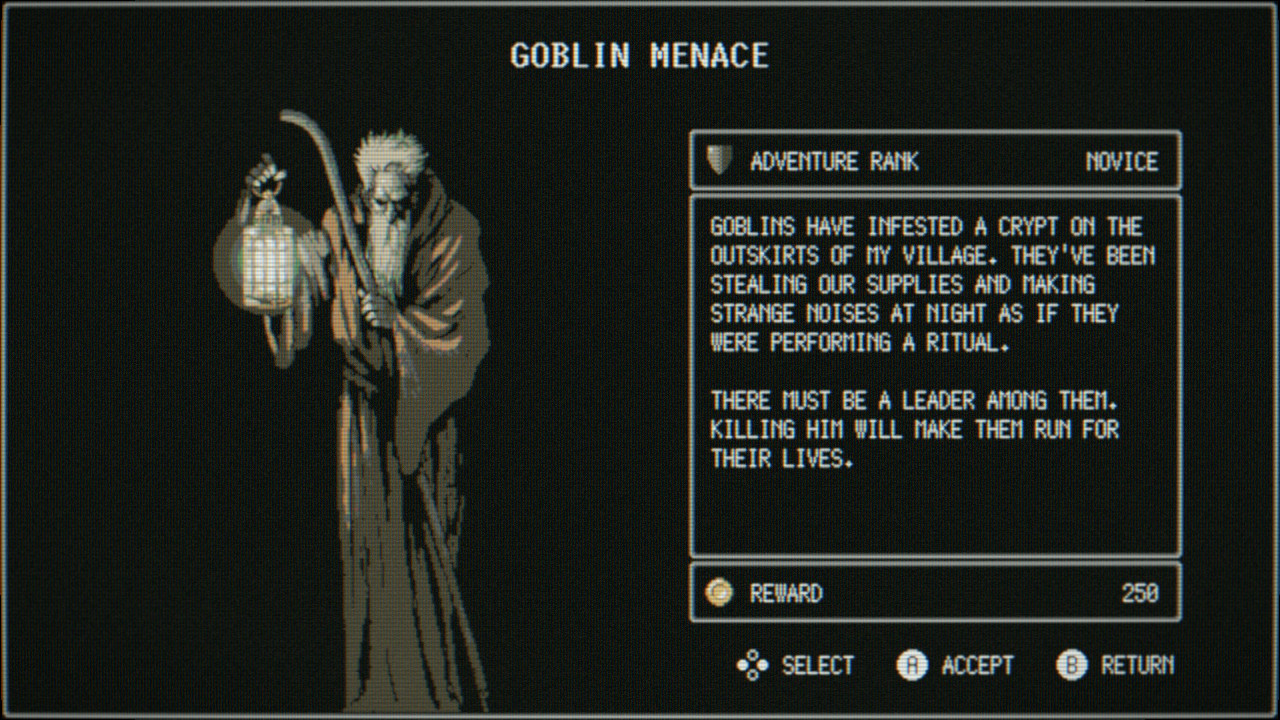Select the NOVICE rank label
This screenshot has height=720, width=1280.
click(x=1120, y=160)
